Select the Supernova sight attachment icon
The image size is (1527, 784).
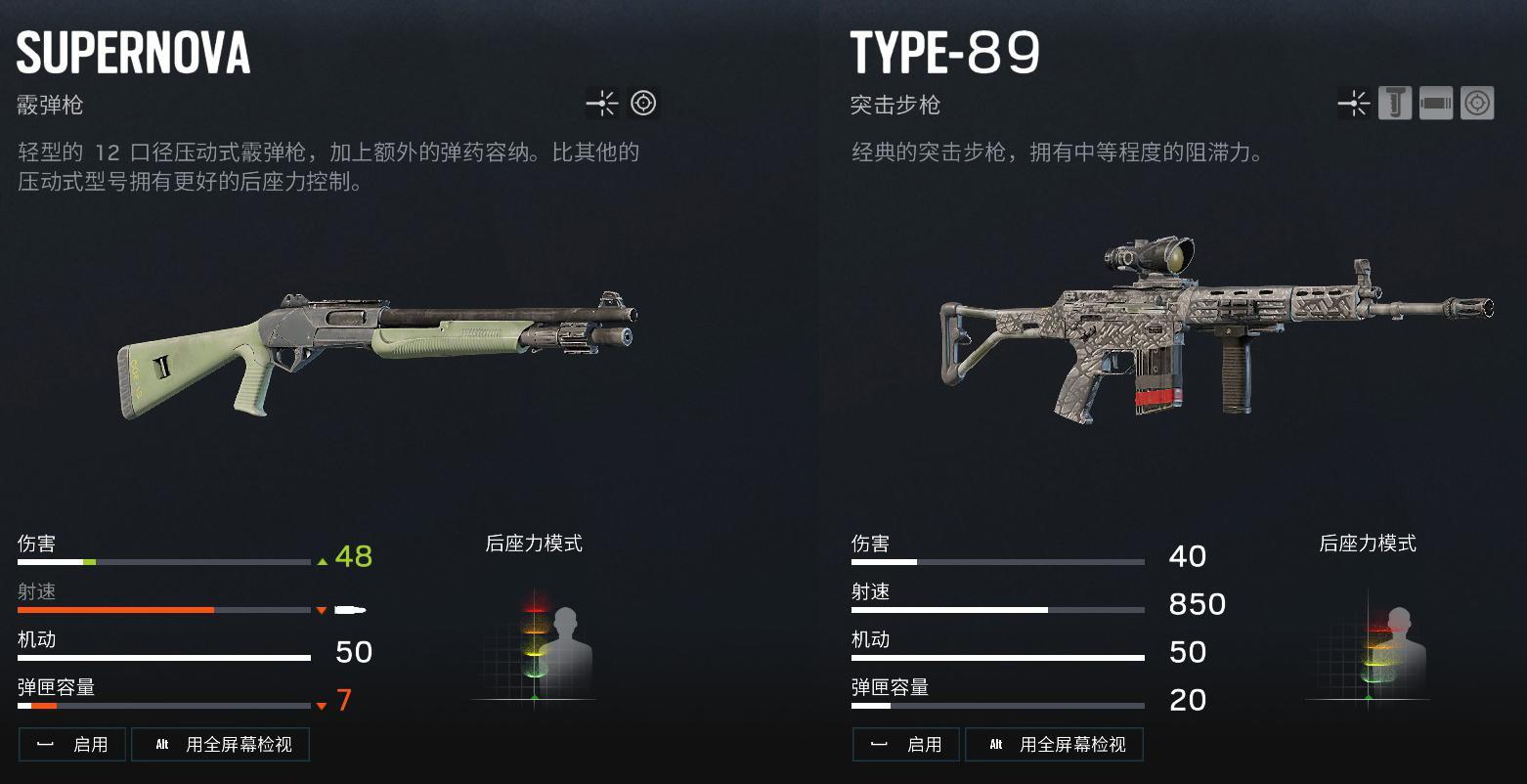643,103
